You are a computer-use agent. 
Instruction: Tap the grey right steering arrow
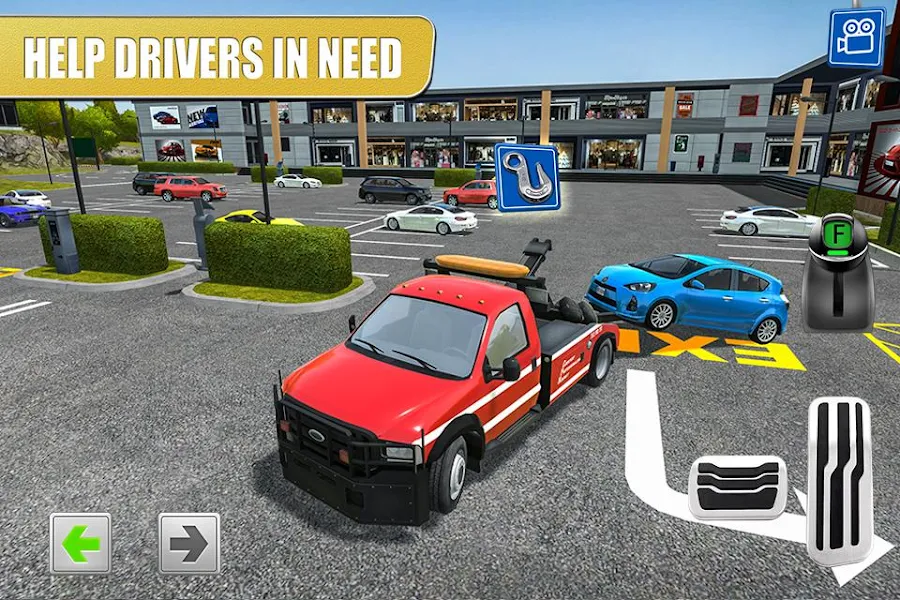click(x=189, y=543)
